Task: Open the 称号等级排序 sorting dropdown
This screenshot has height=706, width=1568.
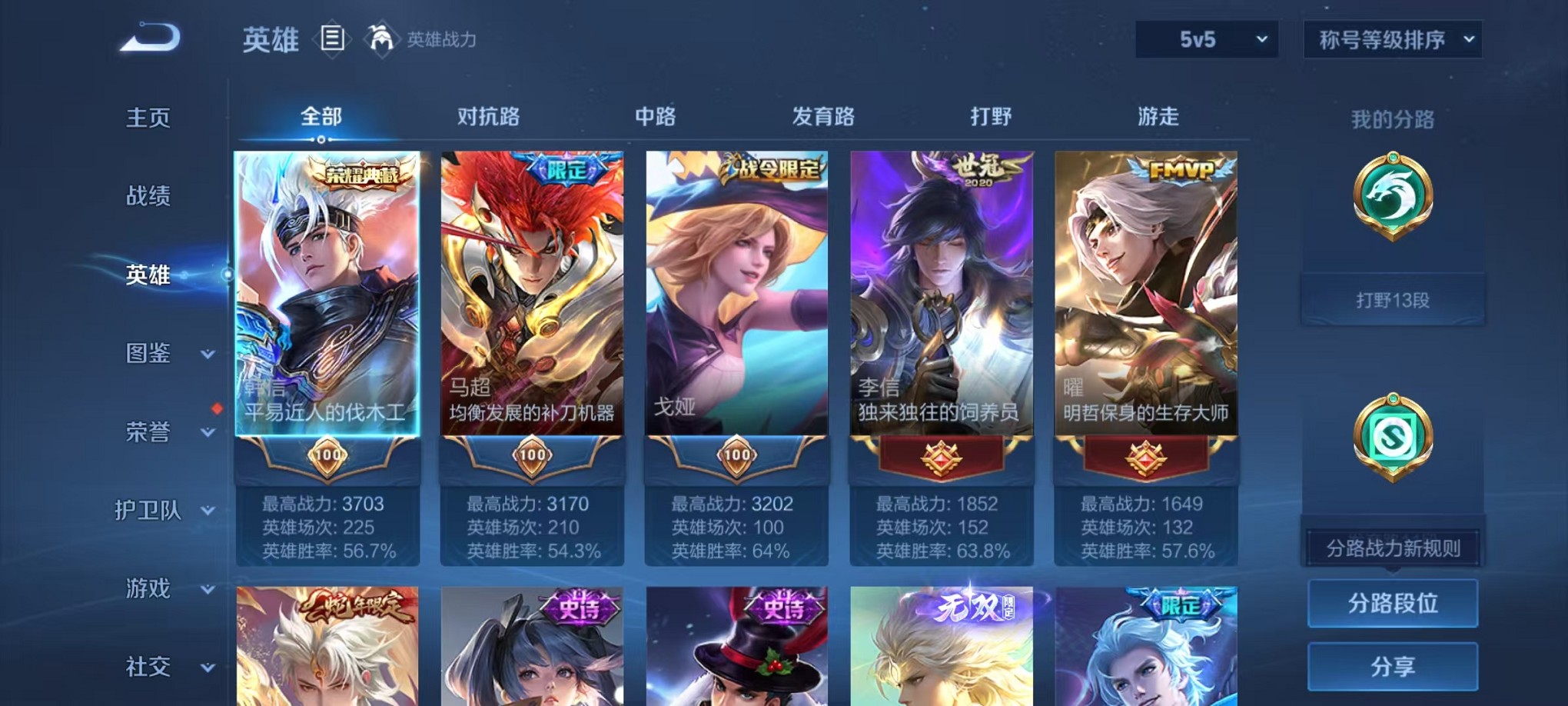Action: [x=1393, y=38]
